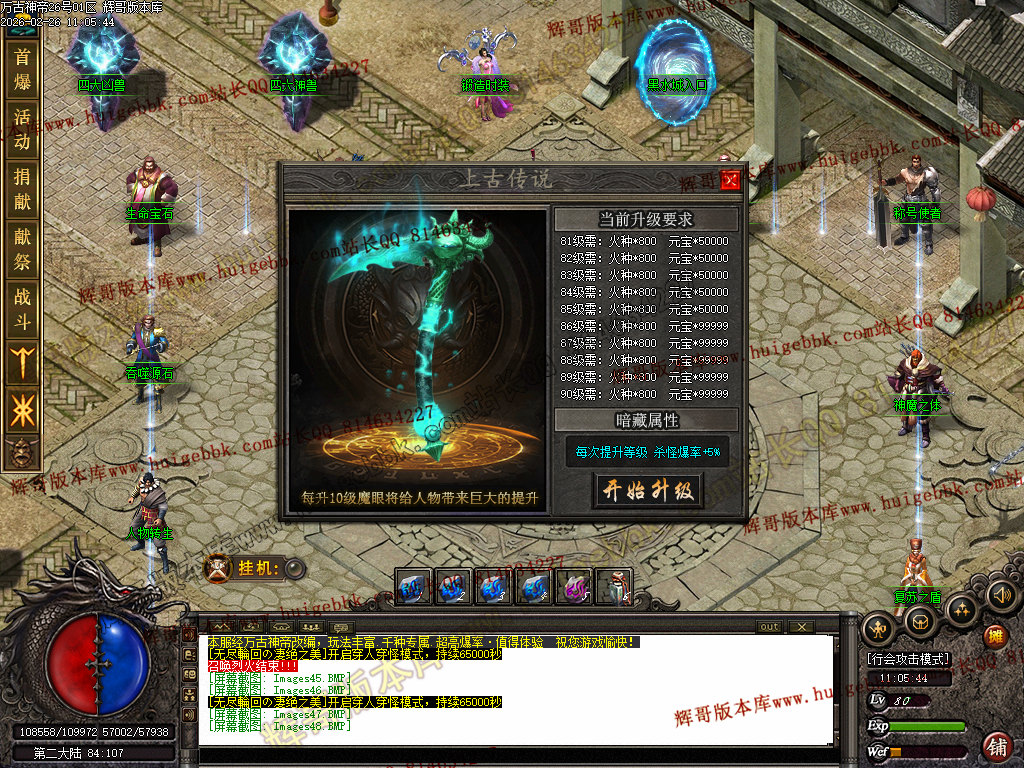The width and height of the screenshot is (1024, 768).
Task: Click the 开始升级 start upgrade button
Action: (648, 490)
